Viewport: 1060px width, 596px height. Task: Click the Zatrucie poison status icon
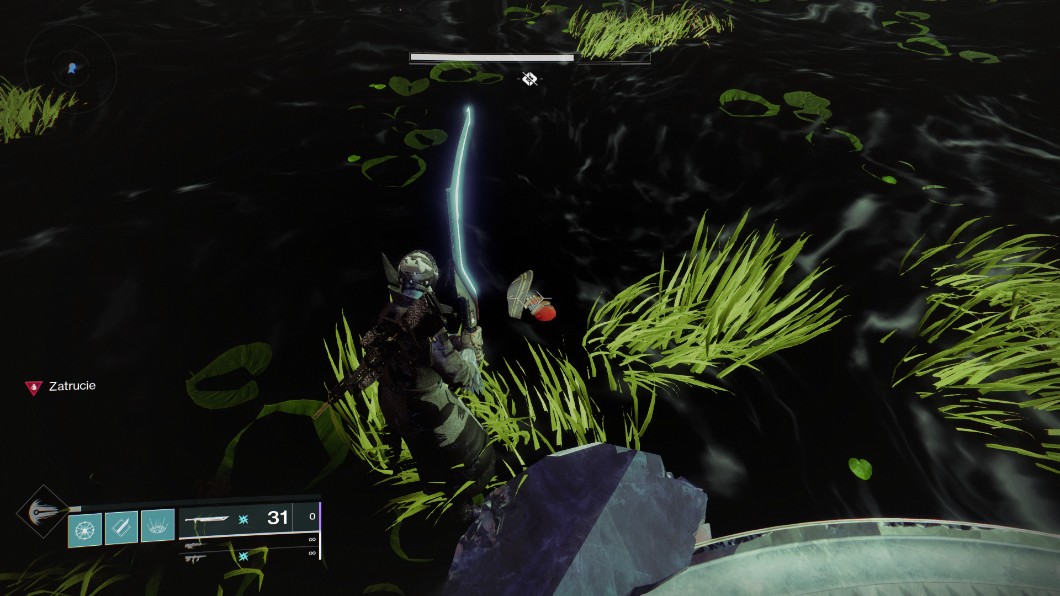[x=34, y=387]
